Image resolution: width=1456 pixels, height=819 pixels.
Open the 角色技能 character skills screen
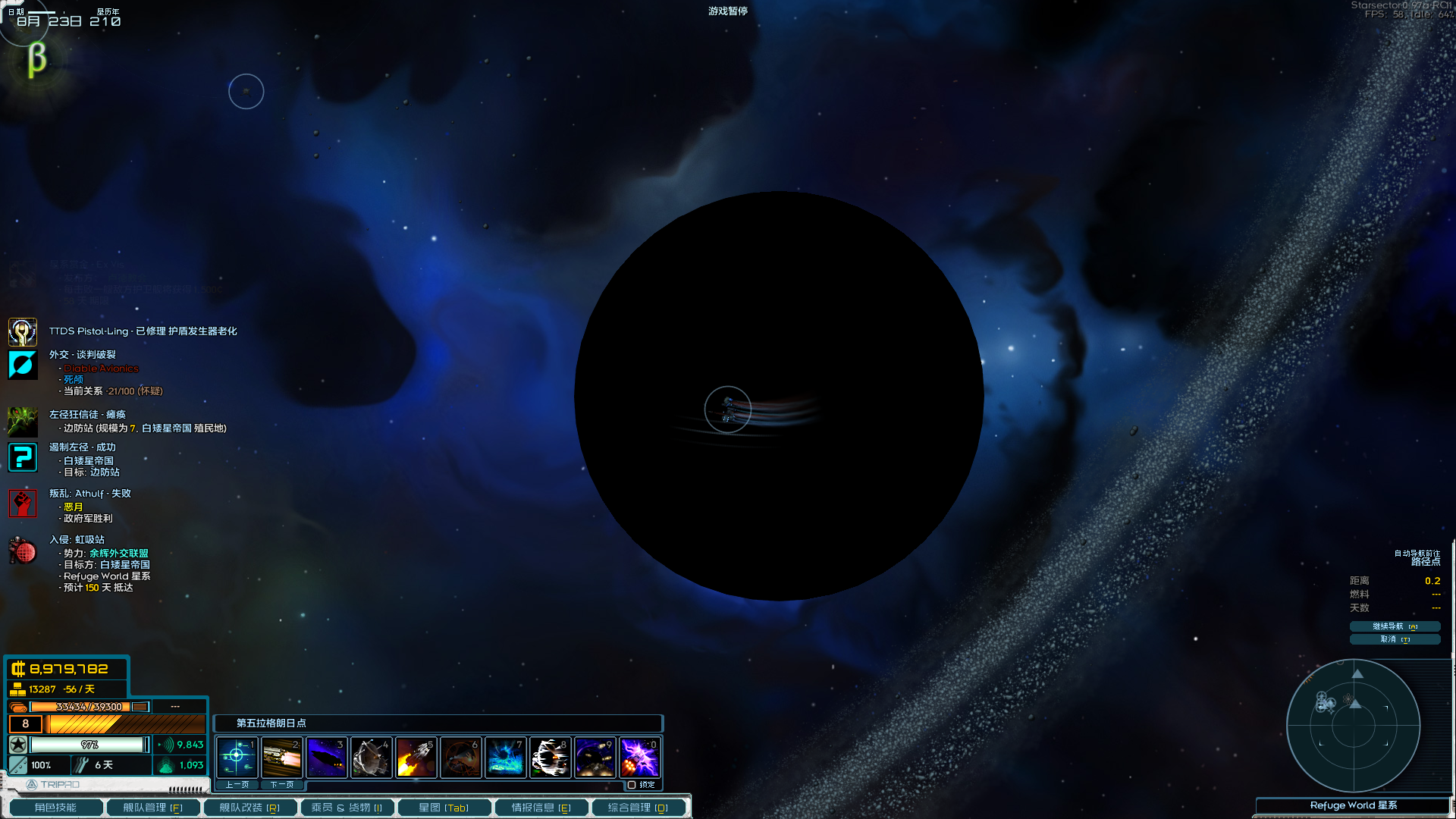[x=55, y=808]
